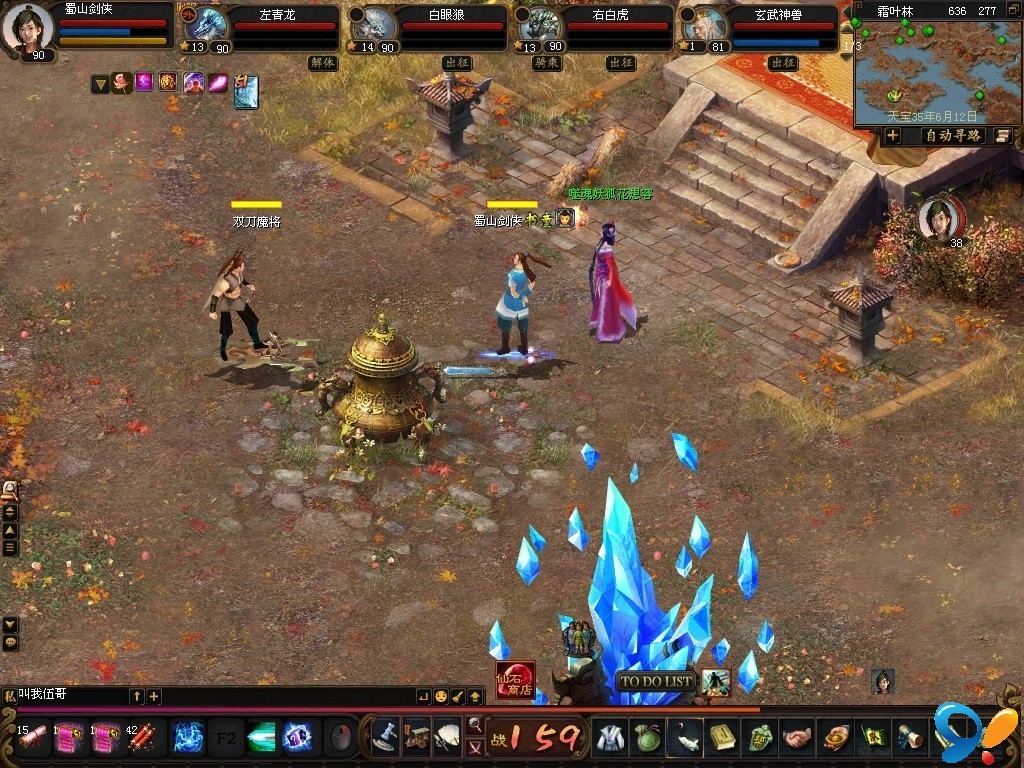Use the blue lightning swirl skill
This screenshot has height=768, width=1024.
(x=189, y=737)
